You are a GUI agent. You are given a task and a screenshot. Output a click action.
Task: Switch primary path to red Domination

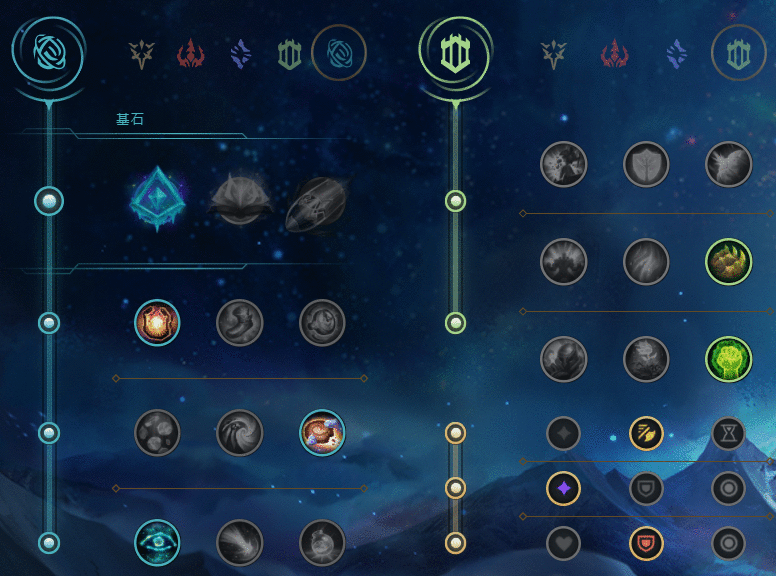(190, 53)
